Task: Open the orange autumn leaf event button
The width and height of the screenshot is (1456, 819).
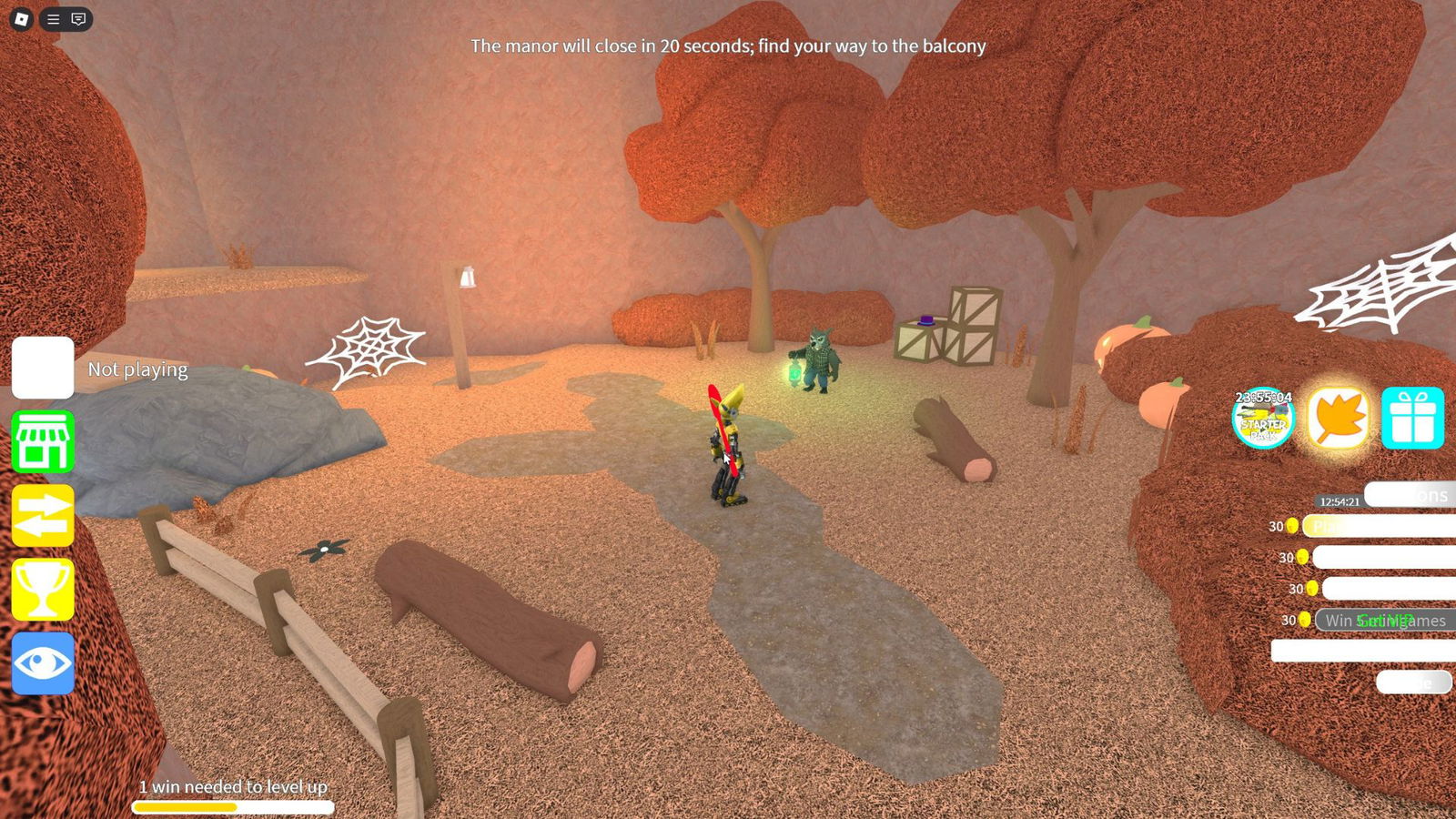Action: [x=1338, y=419]
